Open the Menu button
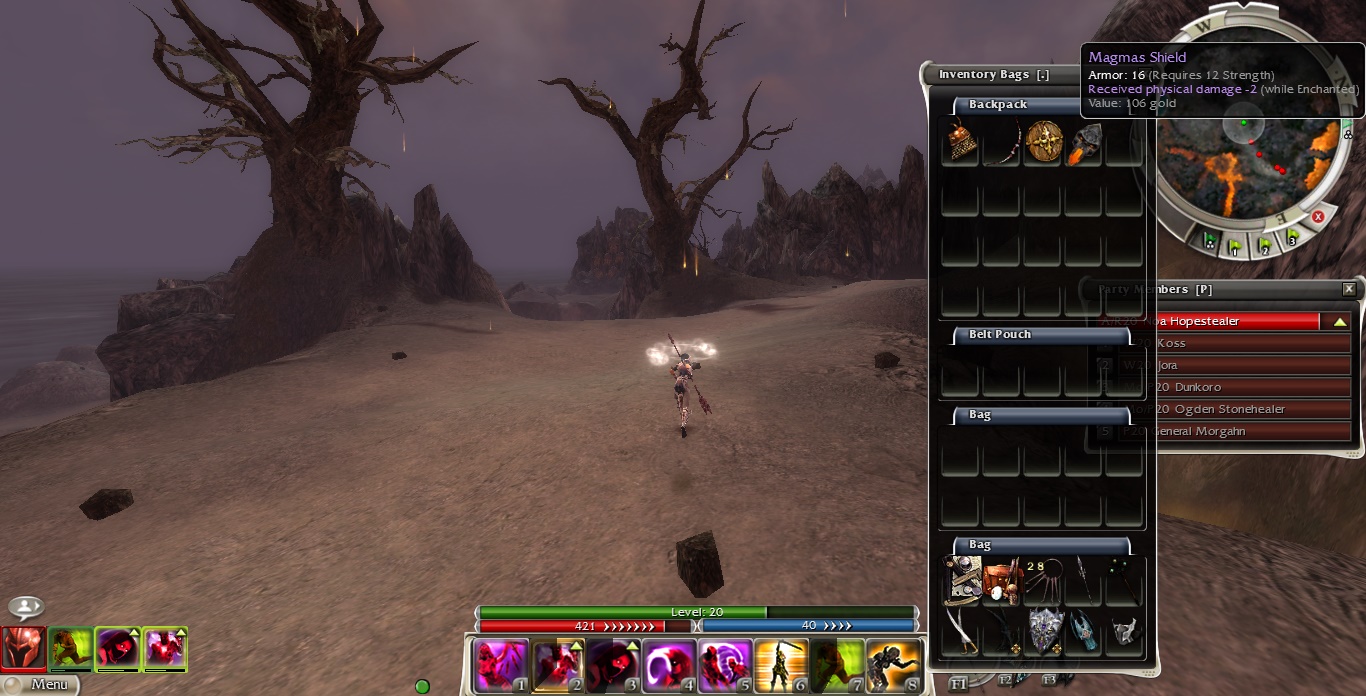 pos(40,685)
